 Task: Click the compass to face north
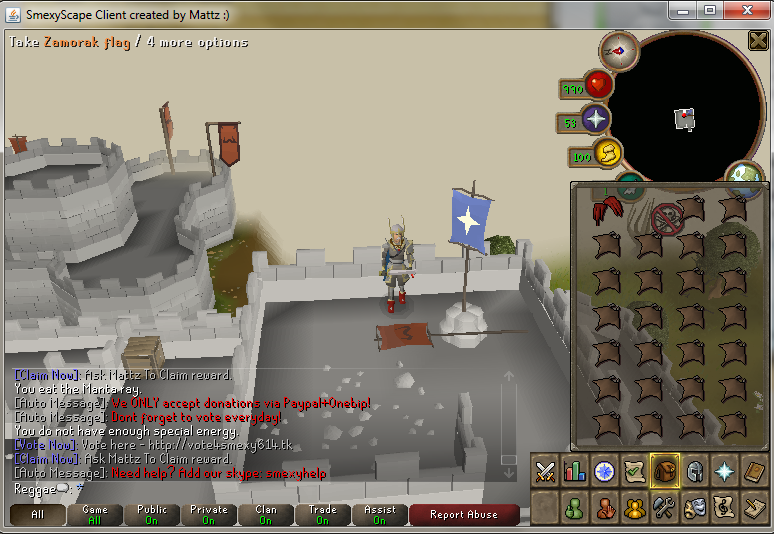pyautogui.click(x=619, y=49)
